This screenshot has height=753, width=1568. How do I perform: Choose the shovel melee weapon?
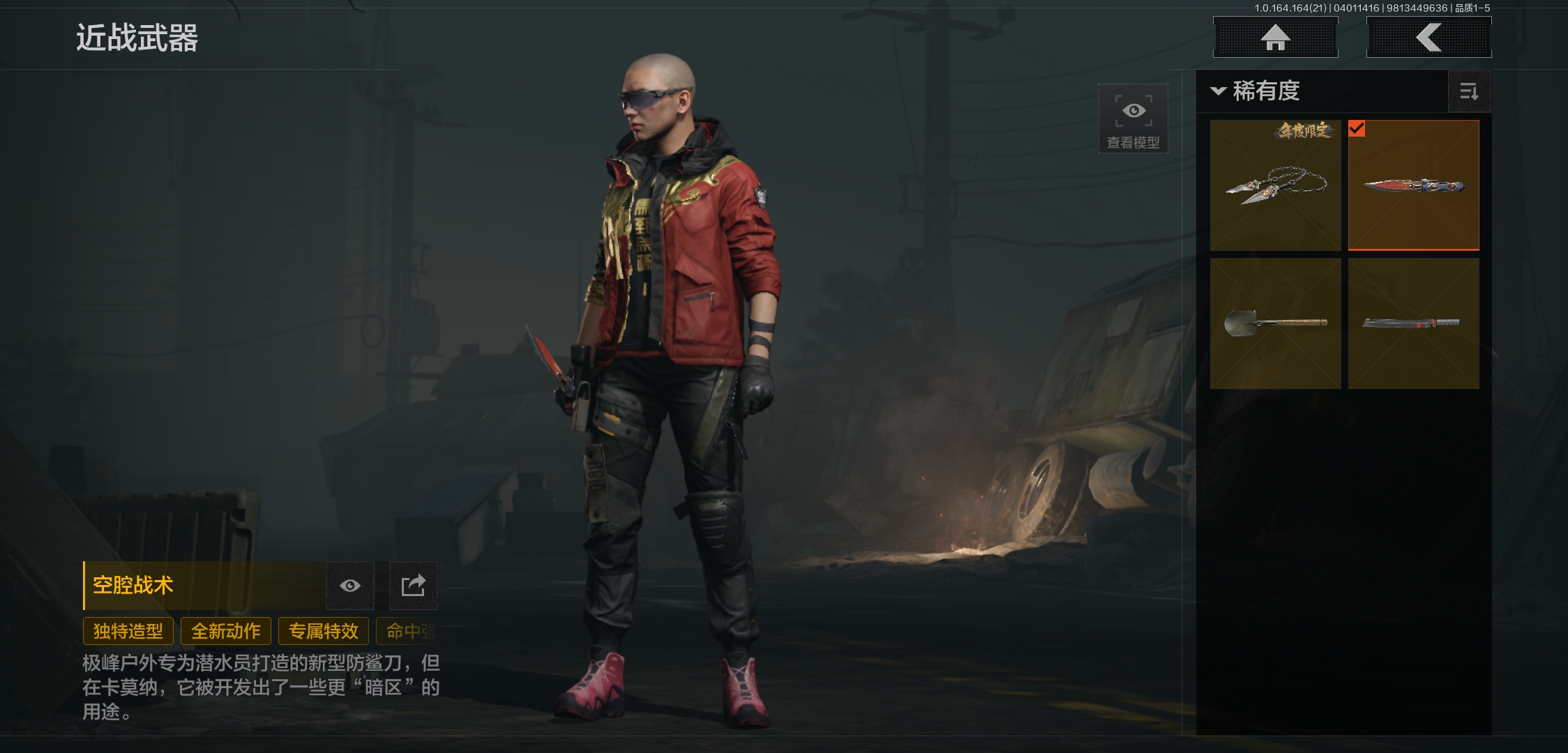(x=1275, y=324)
